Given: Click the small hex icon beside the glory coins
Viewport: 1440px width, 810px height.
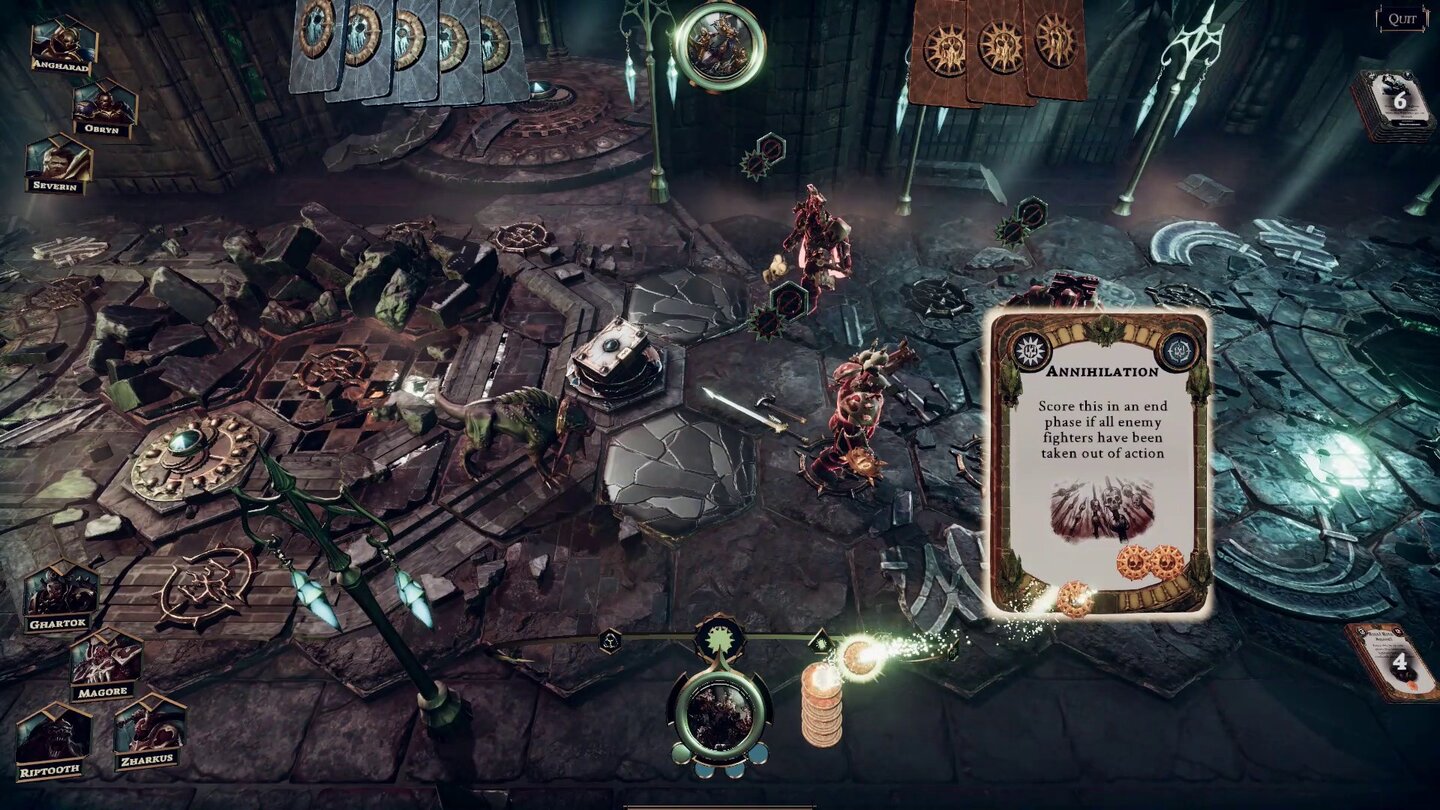Looking at the screenshot, I should click(x=821, y=641).
